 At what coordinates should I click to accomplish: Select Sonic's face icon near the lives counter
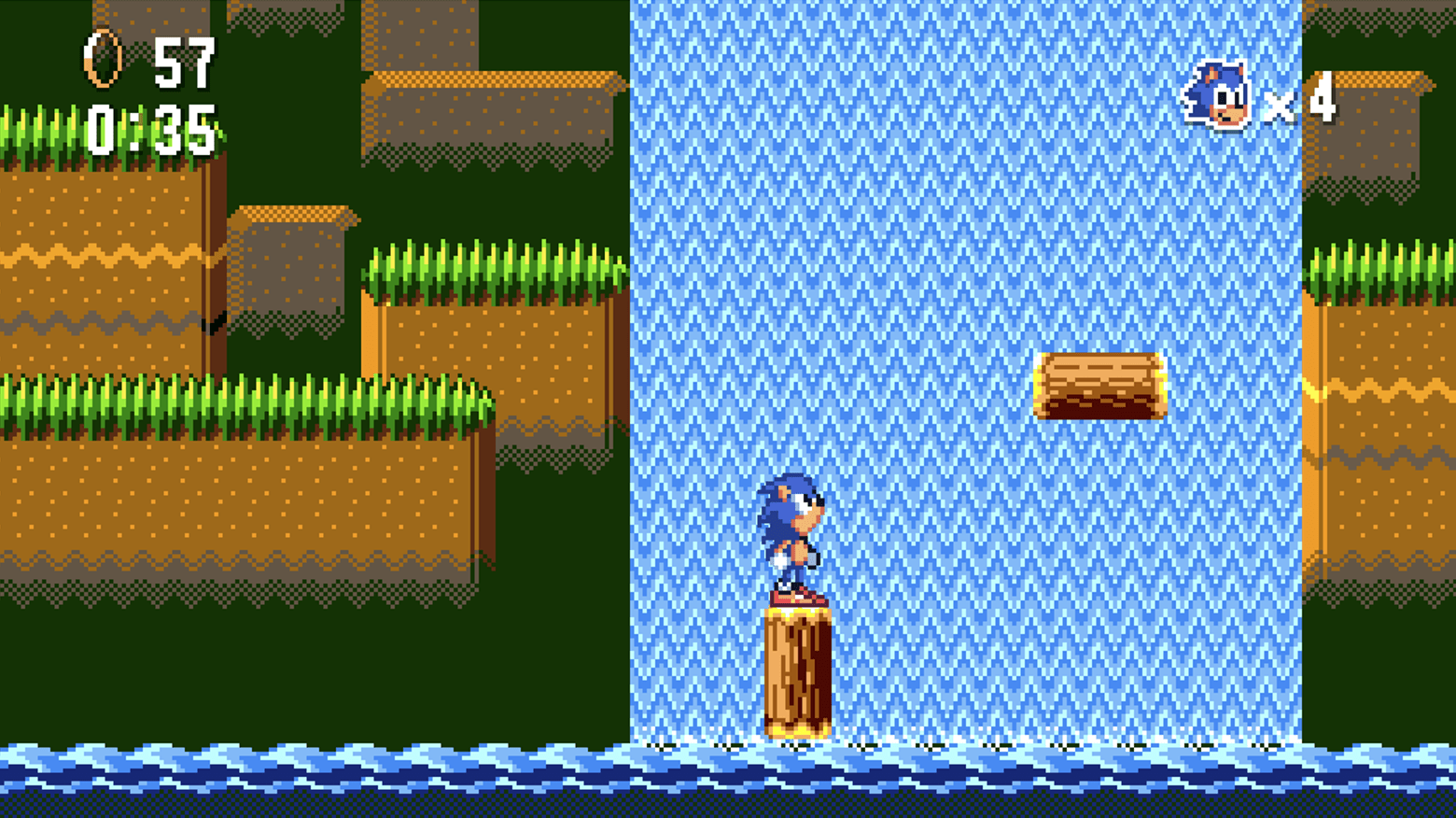click(x=1216, y=93)
